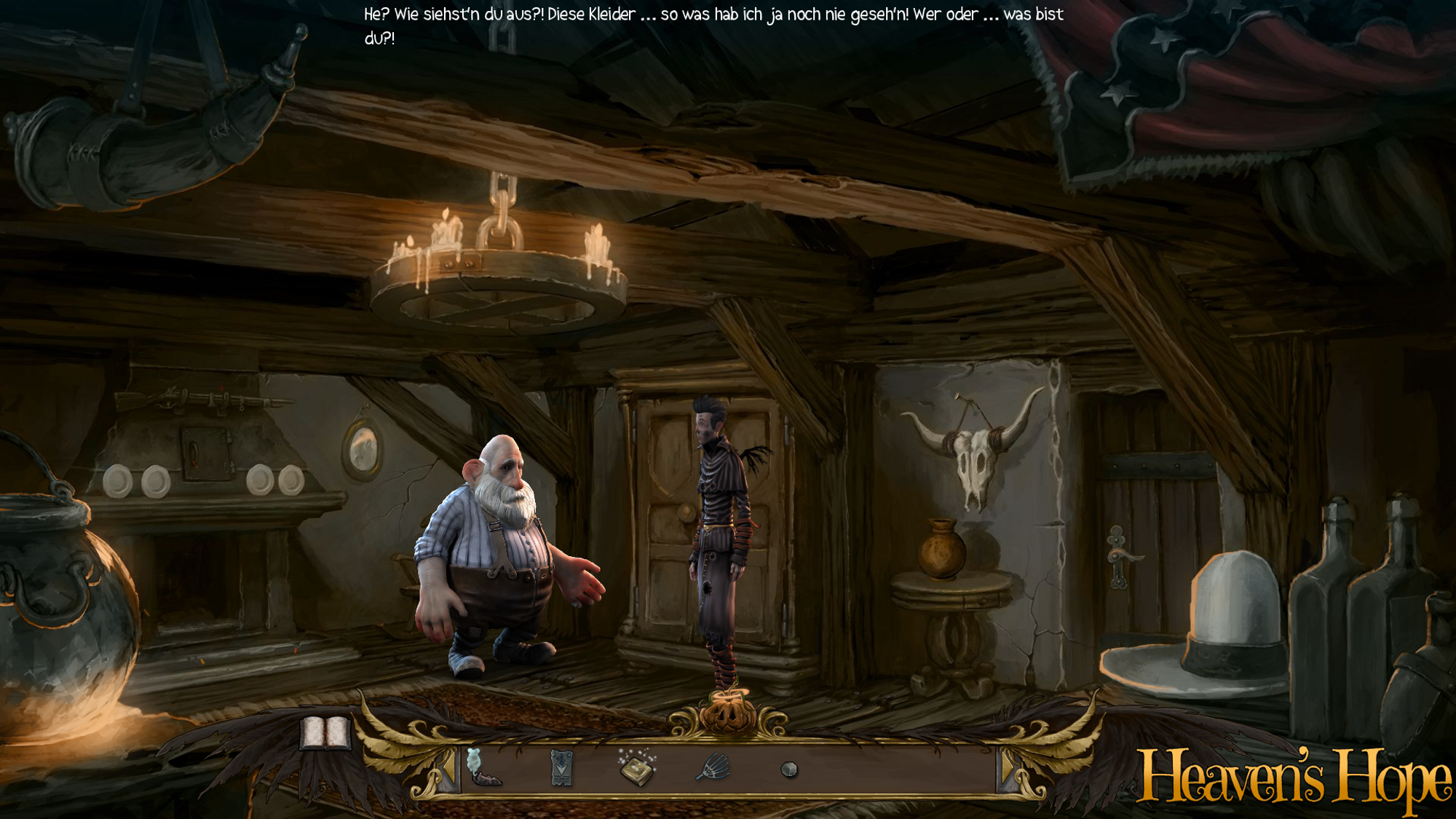Screen dimensions: 1456x819
Task: Pick the grey ticket card from inventory
Action: pos(561,768)
